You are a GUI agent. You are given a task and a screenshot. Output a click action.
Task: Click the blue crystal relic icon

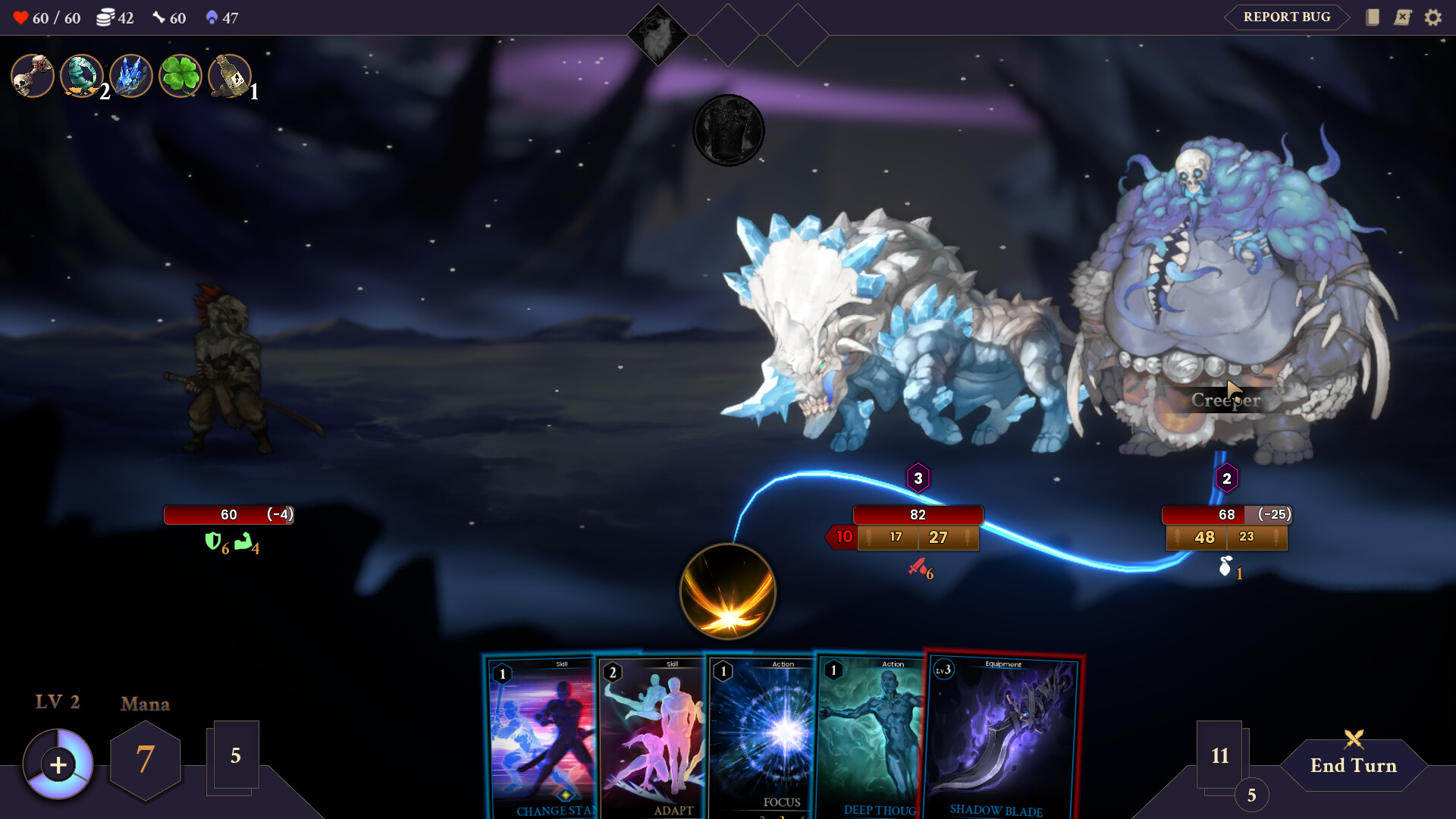130,76
